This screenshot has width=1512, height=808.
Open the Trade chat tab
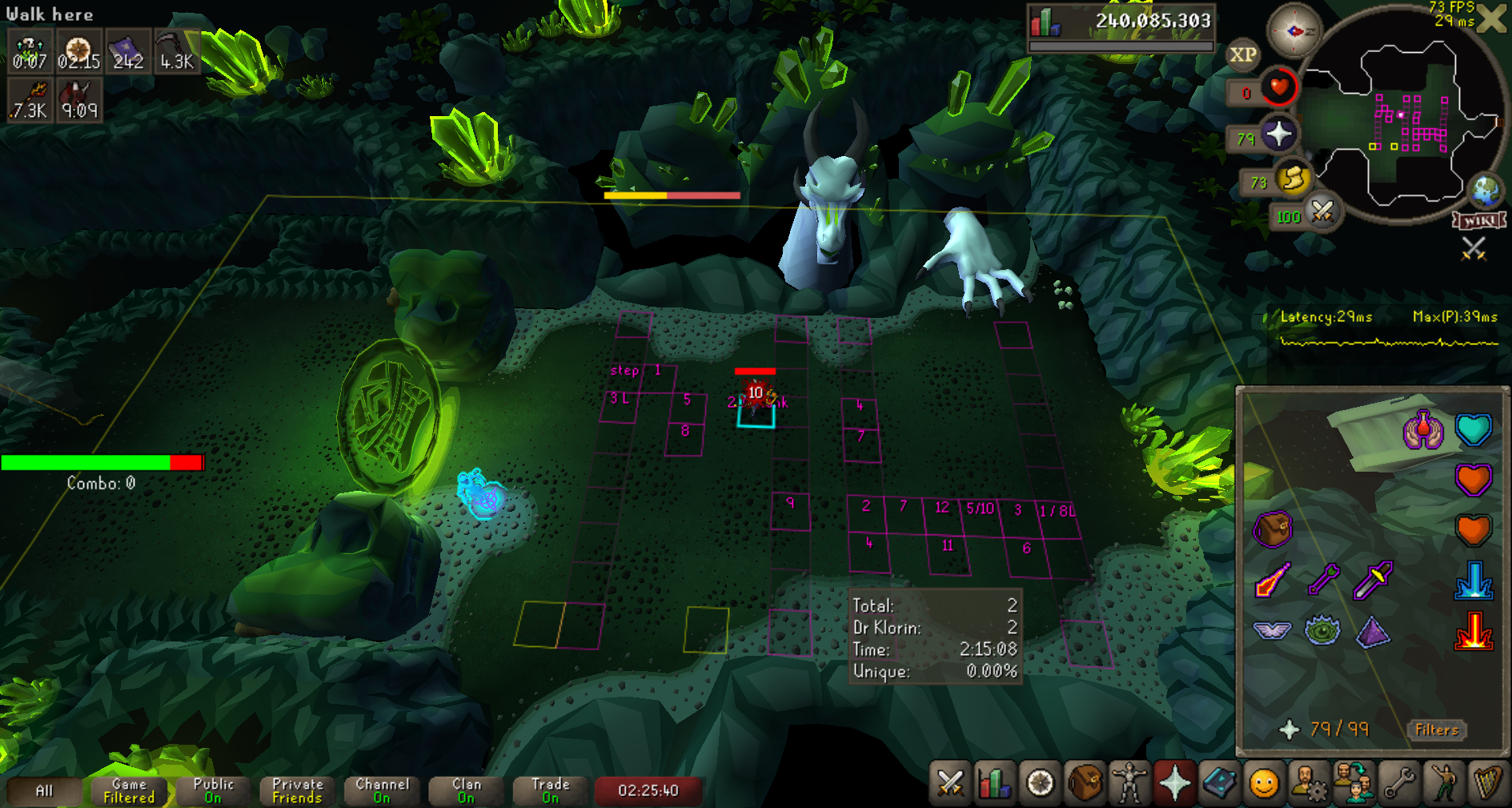pyautogui.click(x=550, y=790)
